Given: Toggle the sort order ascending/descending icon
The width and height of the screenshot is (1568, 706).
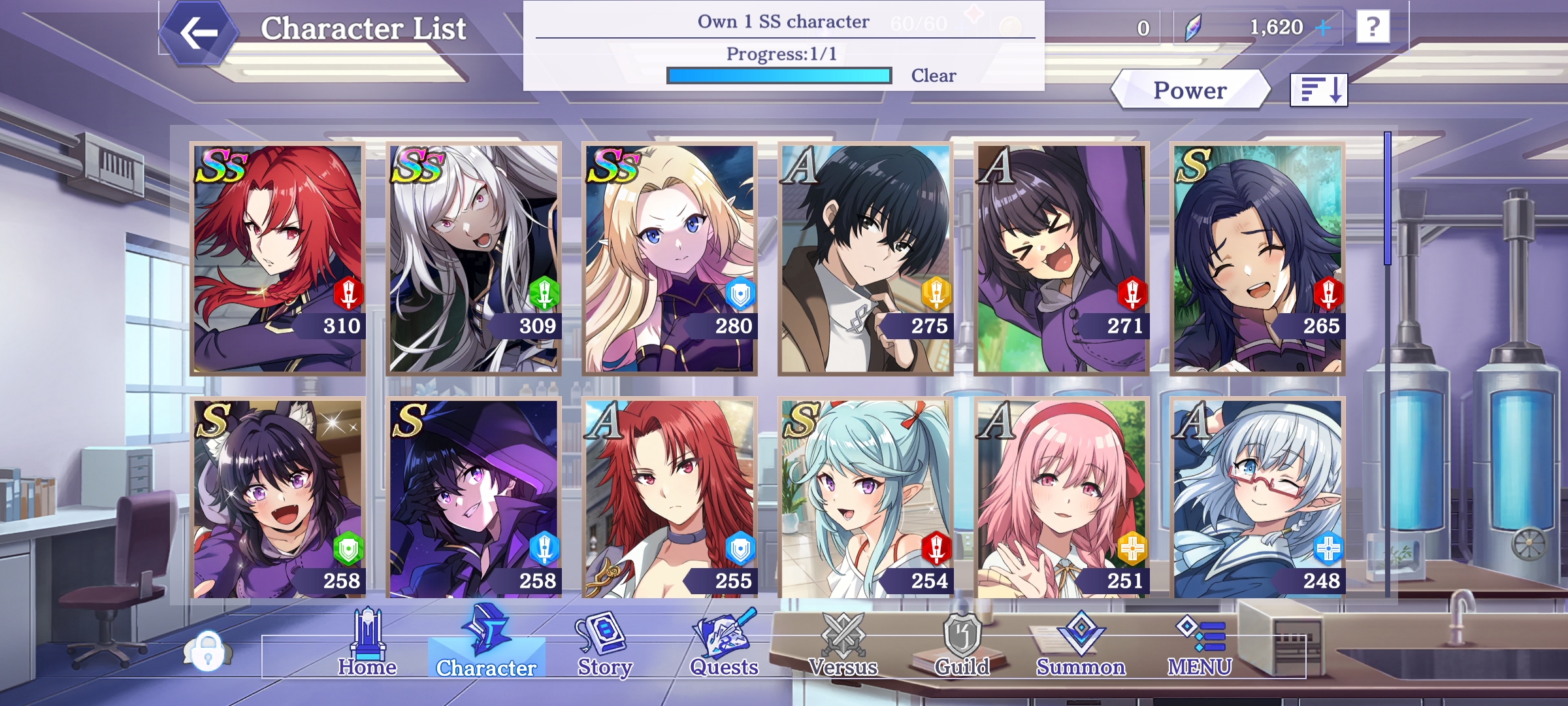Looking at the screenshot, I should (x=1319, y=91).
